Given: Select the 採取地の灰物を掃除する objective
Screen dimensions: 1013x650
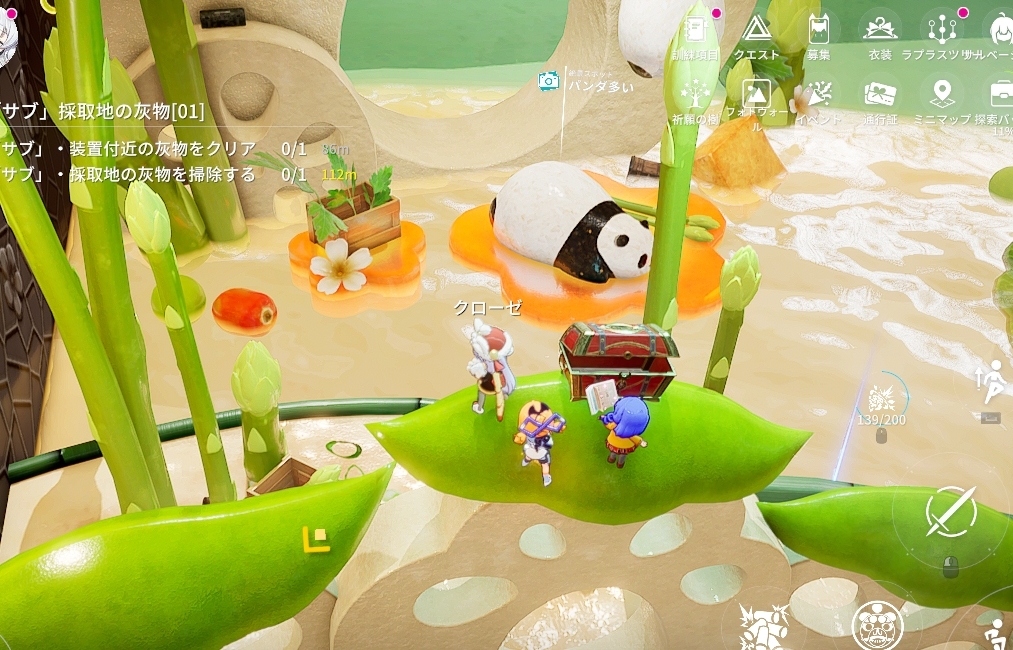Looking at the screenshot, I should pyautogui.click(x=130, y=175).
